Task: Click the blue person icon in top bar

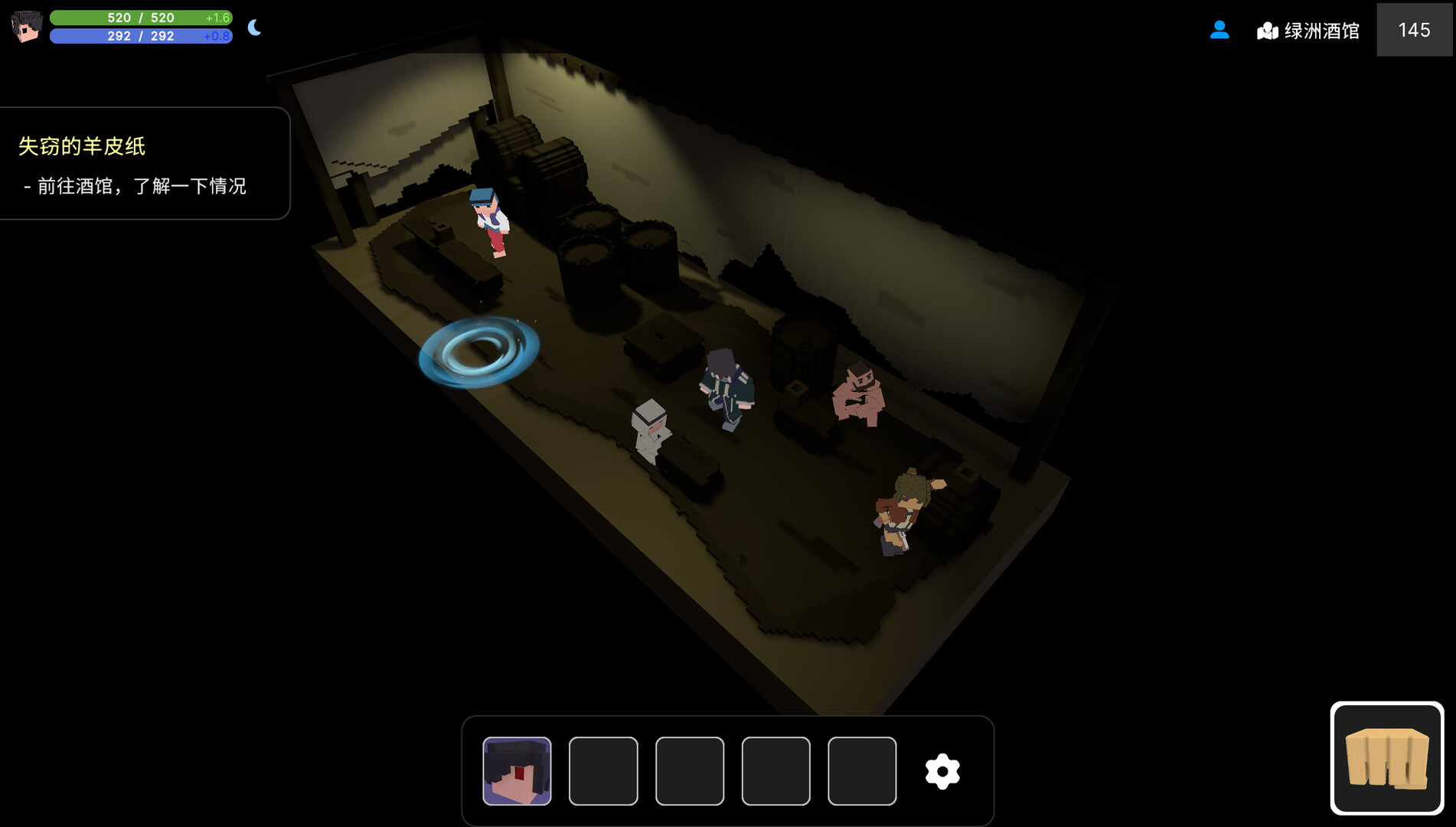Action: [x=1219, y=31]
